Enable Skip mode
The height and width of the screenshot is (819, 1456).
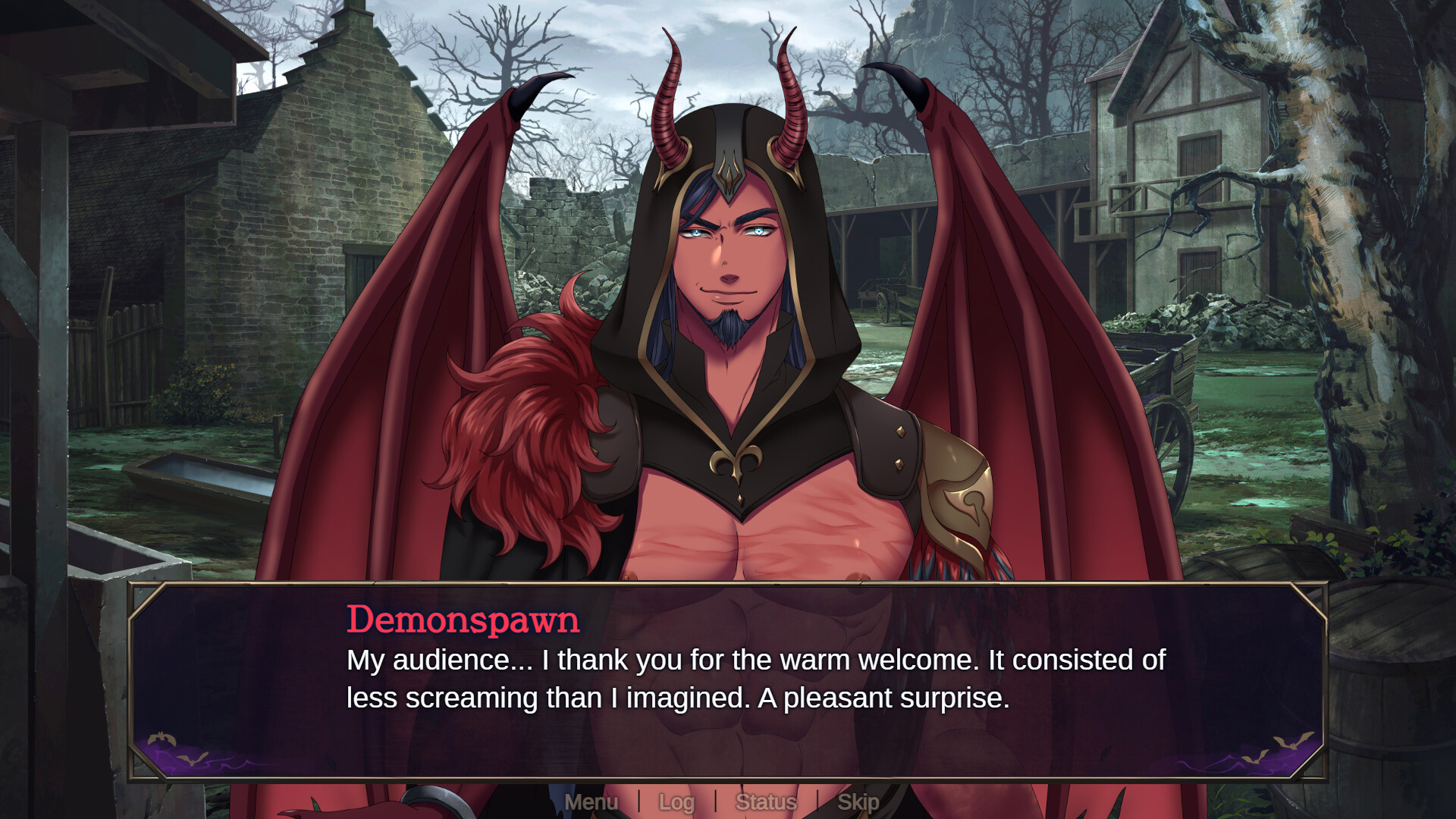(x=858, y=802)
